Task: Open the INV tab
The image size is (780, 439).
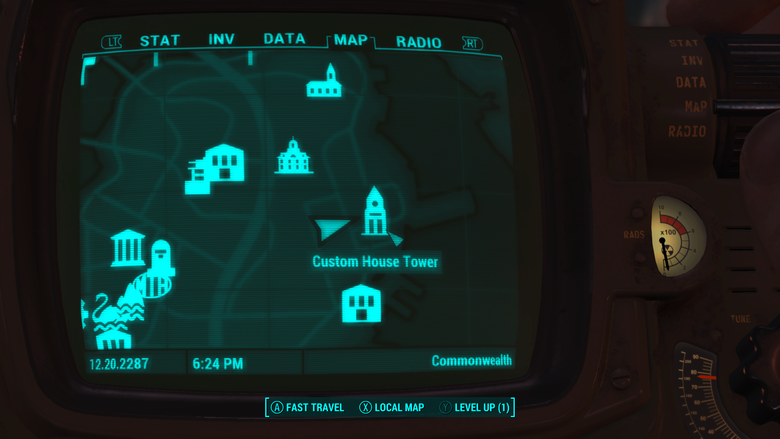Action: pyautogui.click(x=221, y=40)
